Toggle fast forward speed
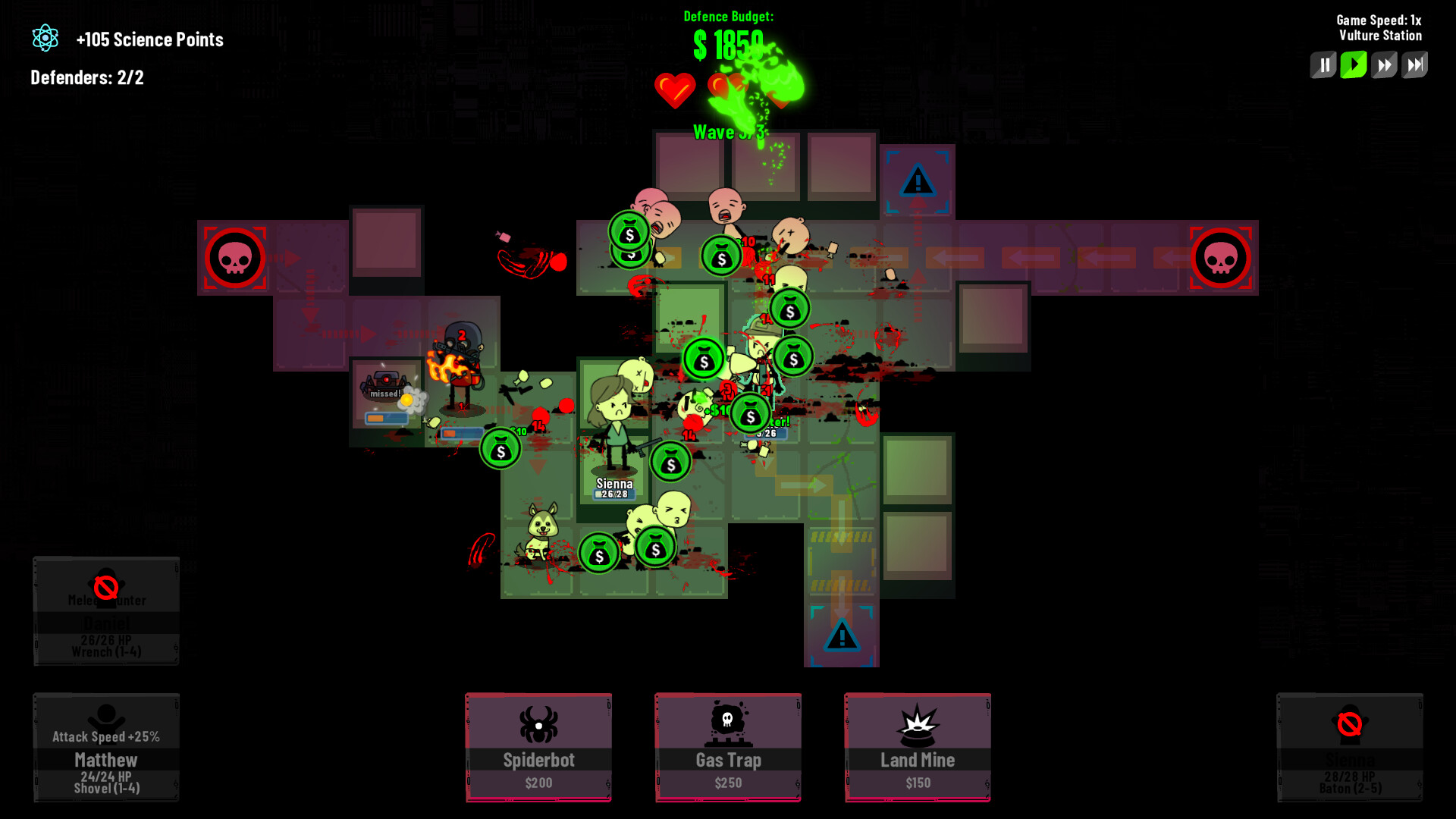The height and width of the screenshot is (819, 1456). [1384, 64]
